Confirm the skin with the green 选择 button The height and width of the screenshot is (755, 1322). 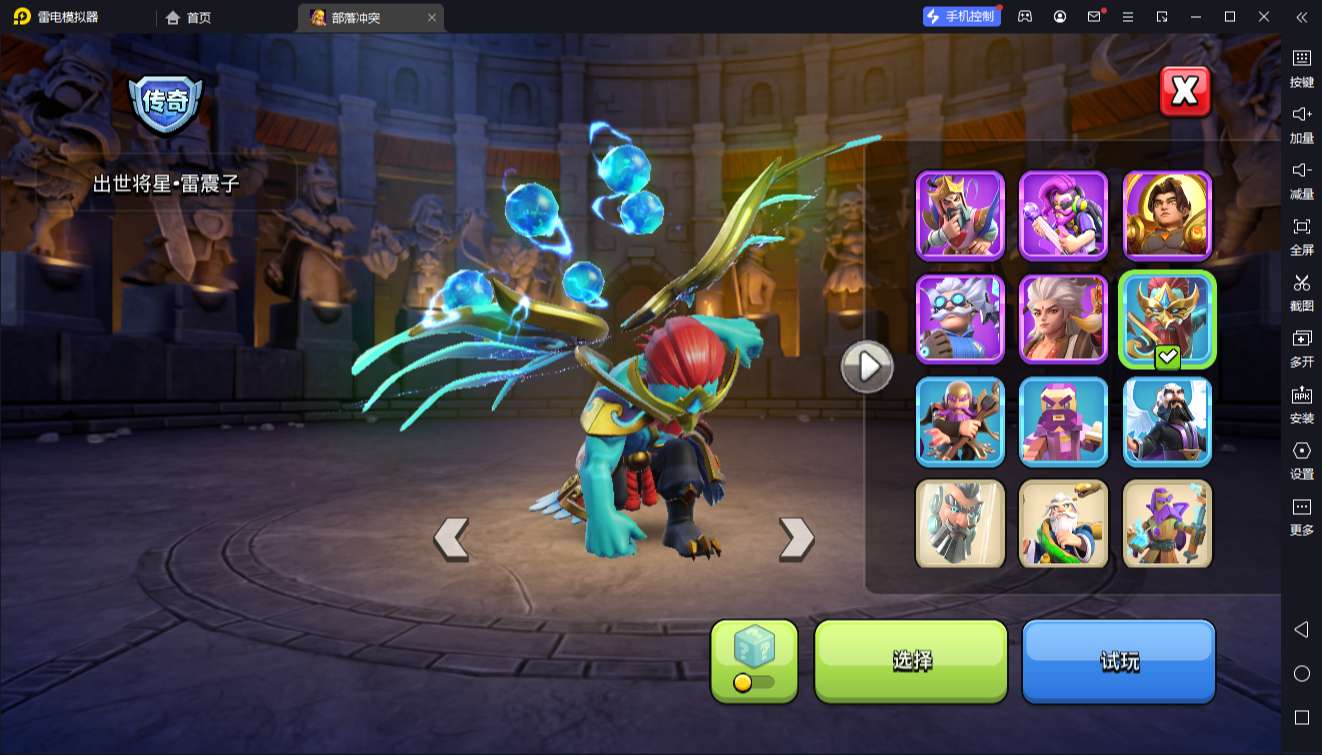pyautogui.click(x=911, y=661)
